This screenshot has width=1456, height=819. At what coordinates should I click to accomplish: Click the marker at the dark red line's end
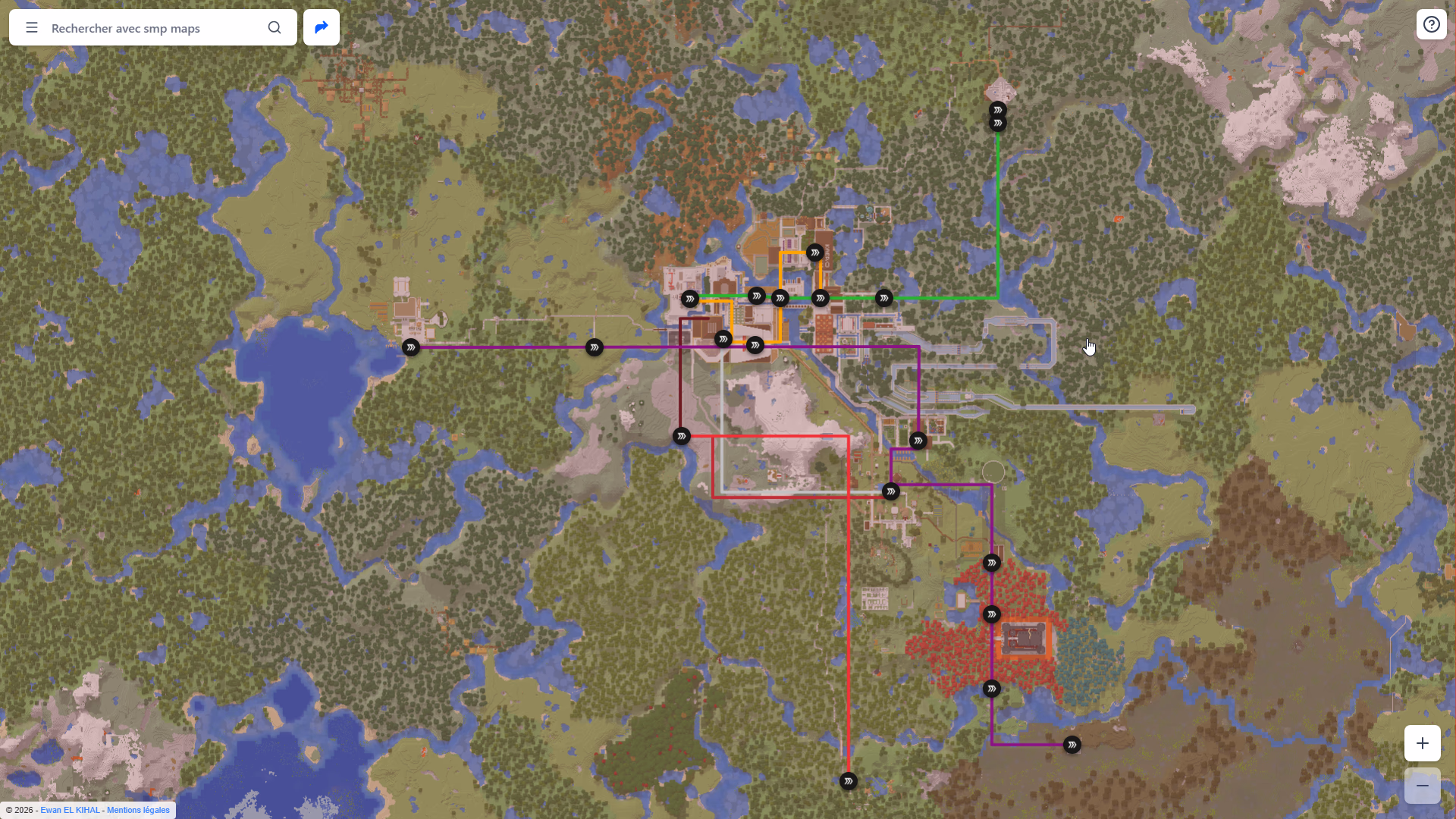point(681,435)
